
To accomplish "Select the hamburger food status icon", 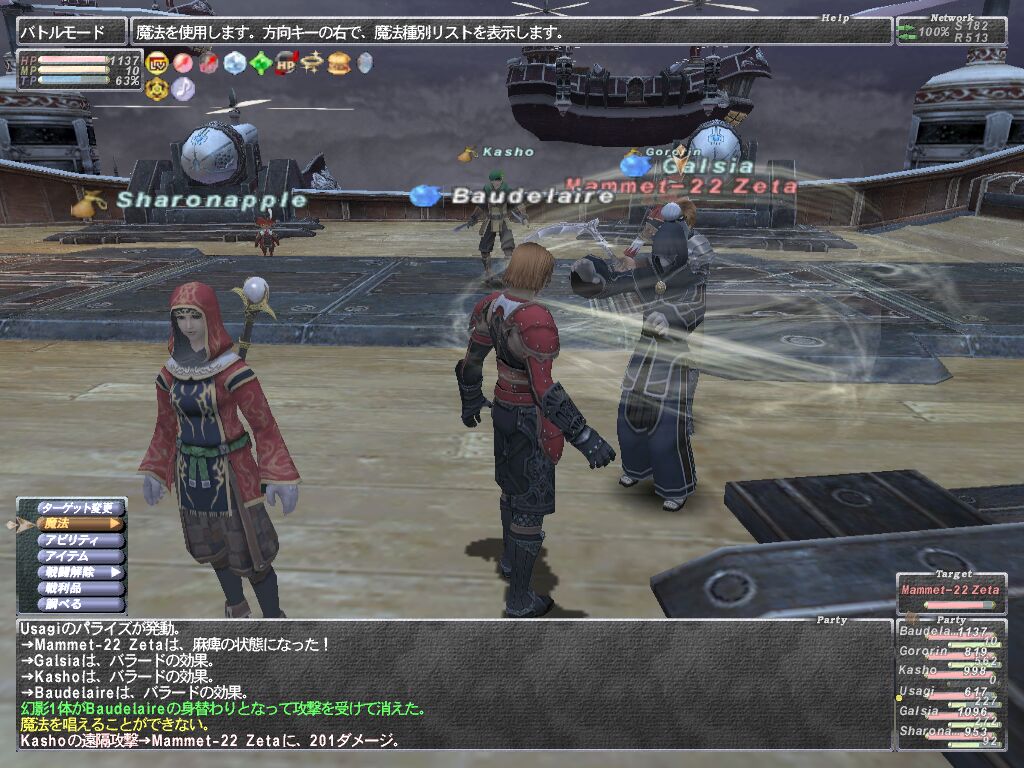I will pyautogui.click(x=339, y=63).
